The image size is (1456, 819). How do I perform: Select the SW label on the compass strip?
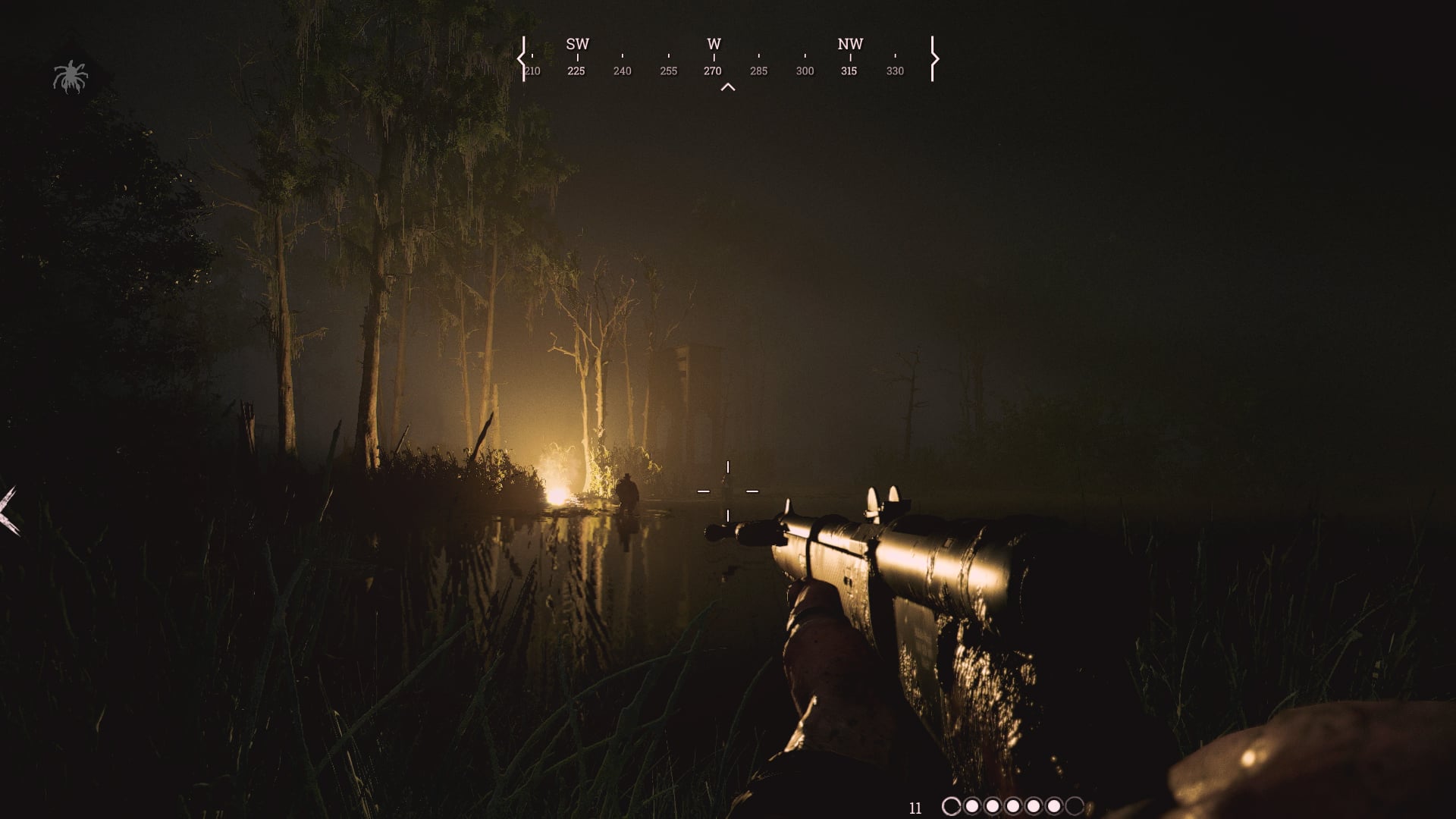576,44
